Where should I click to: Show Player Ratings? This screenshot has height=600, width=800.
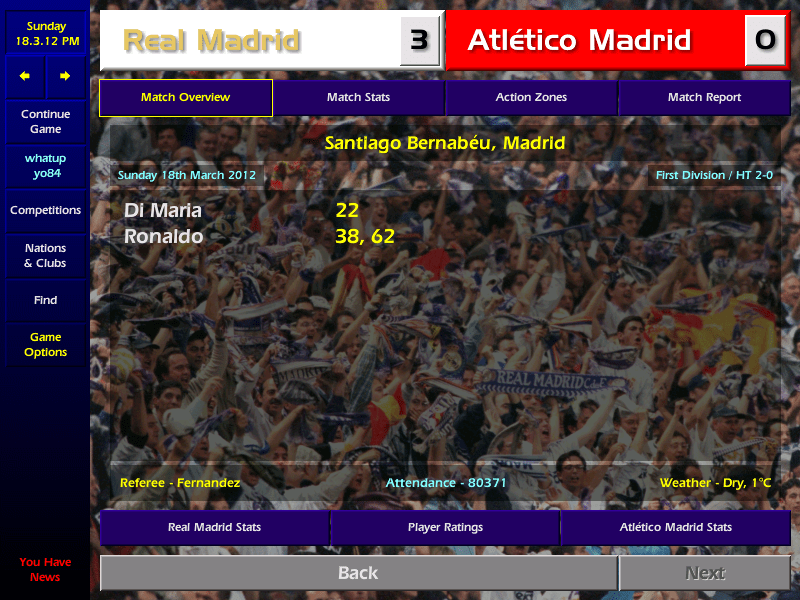(x=445, y=527)
